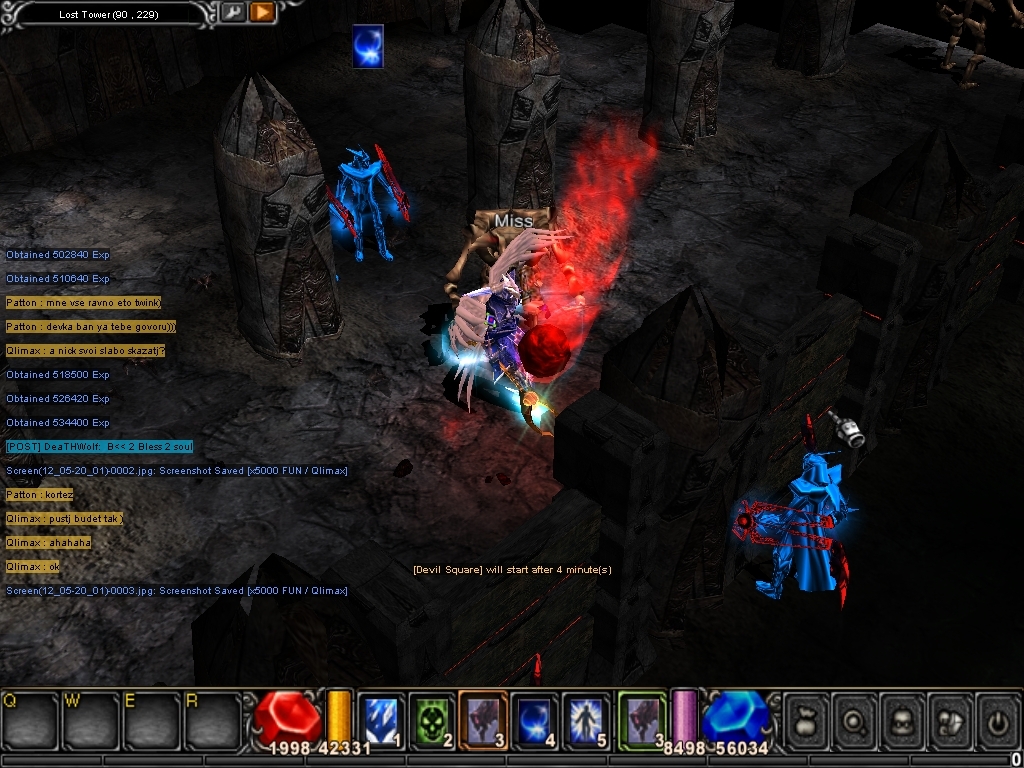Click the magnifying glass menu button

click(x=856, y=720)
